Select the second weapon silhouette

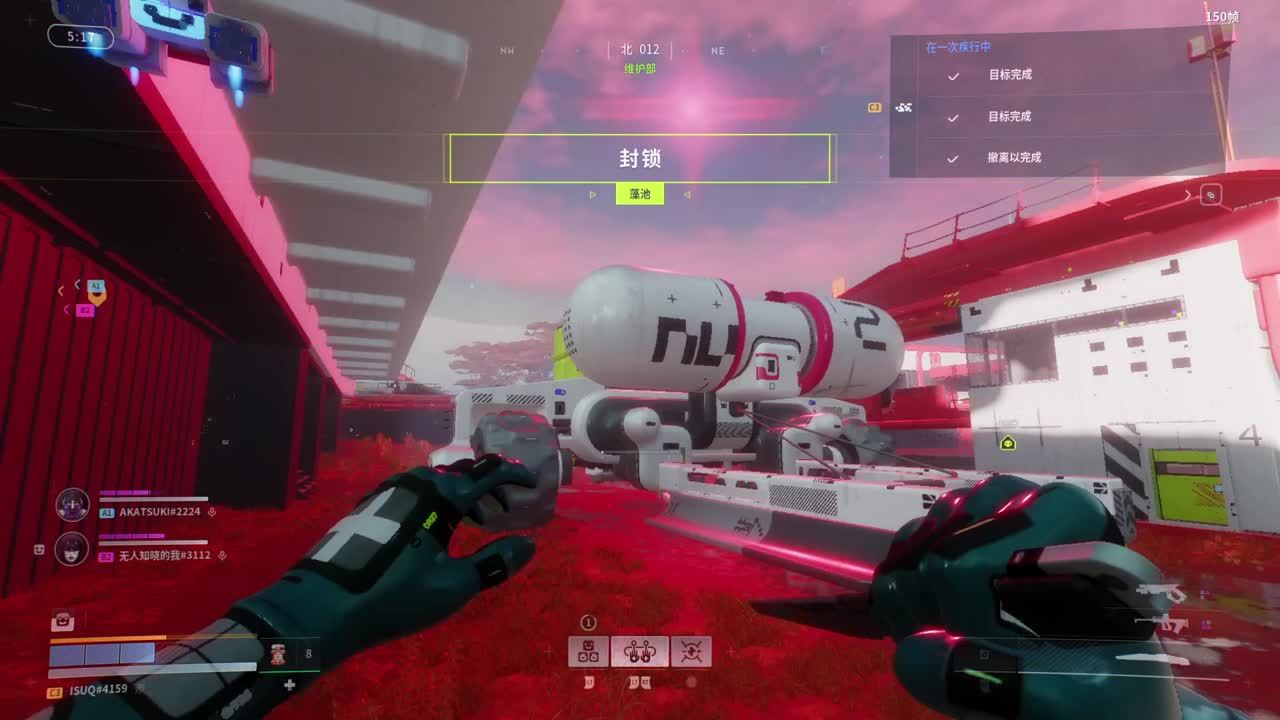[x=1160, y=625]
